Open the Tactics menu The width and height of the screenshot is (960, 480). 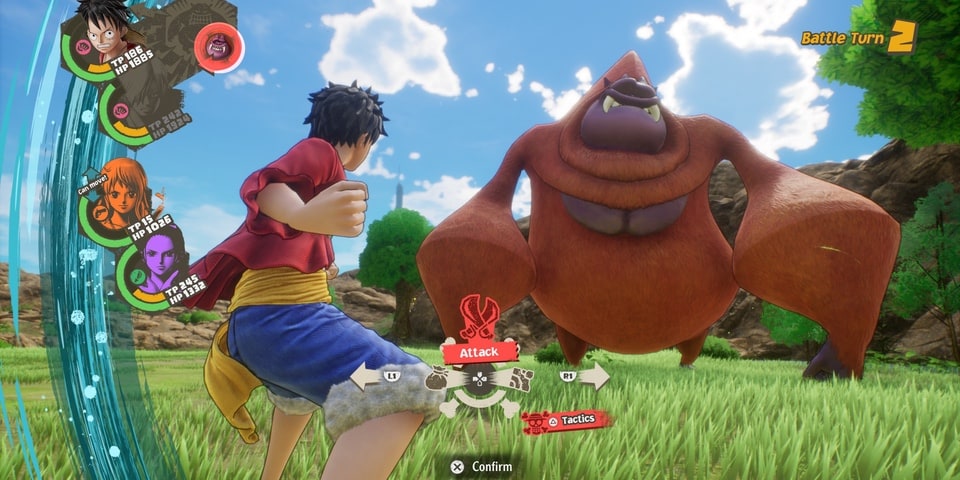tap(566, 421)
